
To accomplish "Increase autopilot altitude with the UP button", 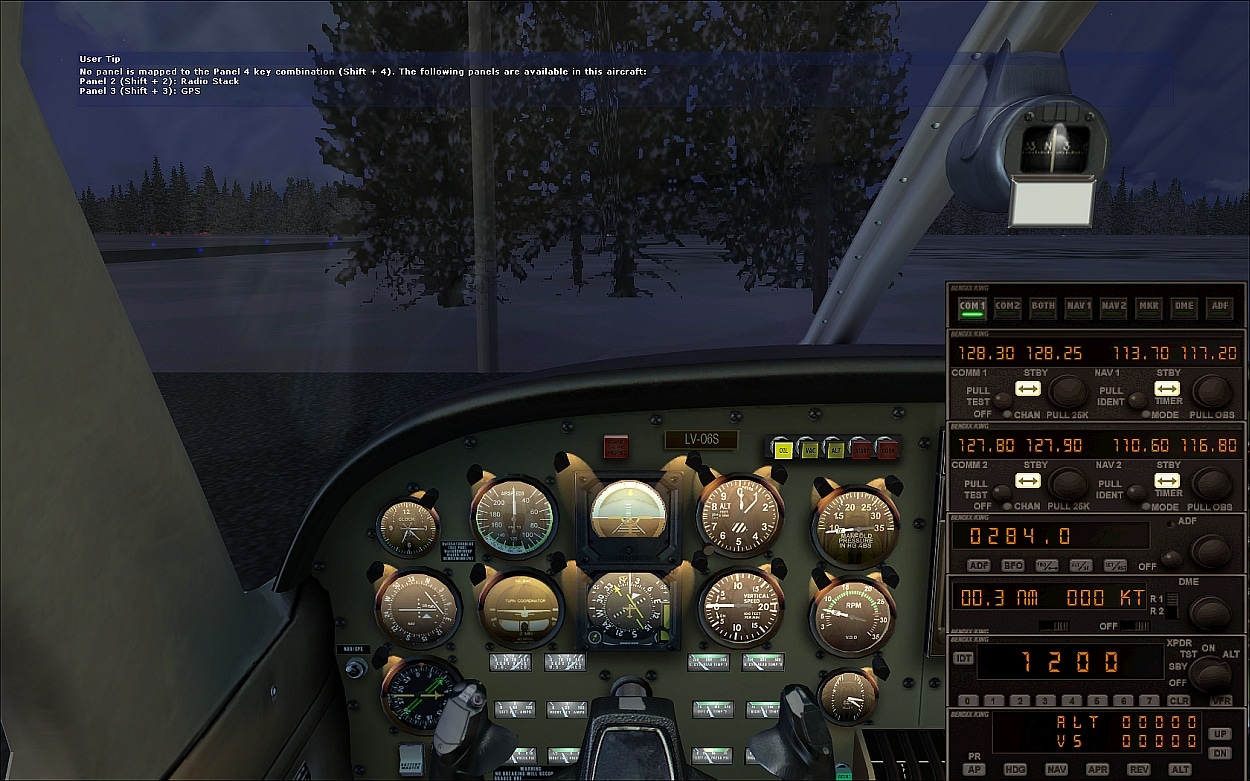I will 1219,734.
